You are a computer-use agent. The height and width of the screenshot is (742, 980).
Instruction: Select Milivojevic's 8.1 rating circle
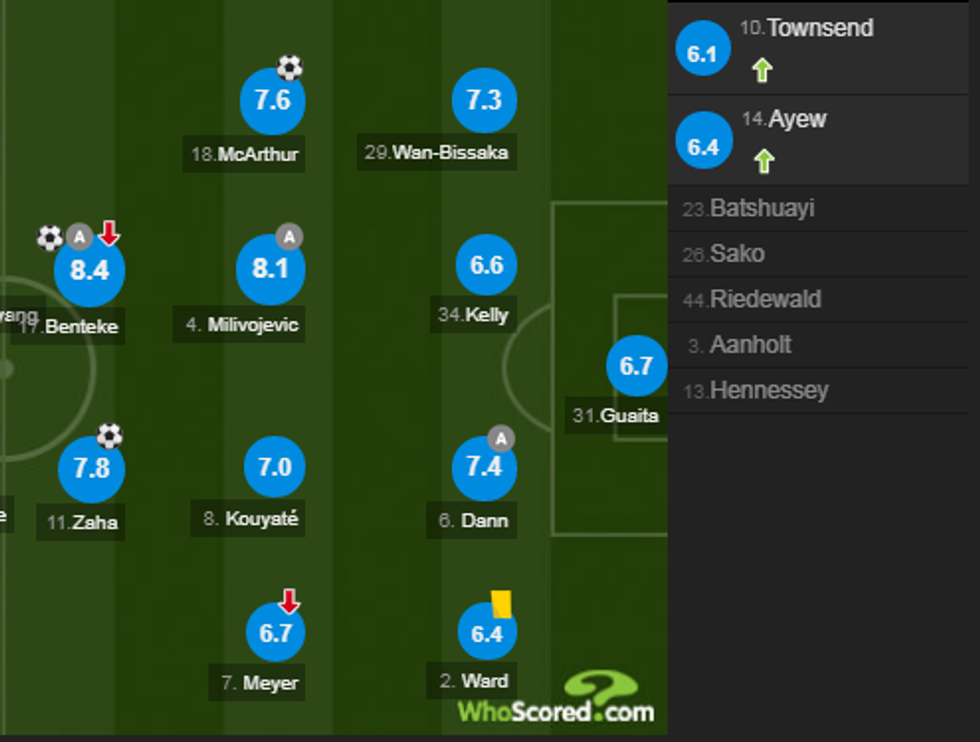coord(270,270)
